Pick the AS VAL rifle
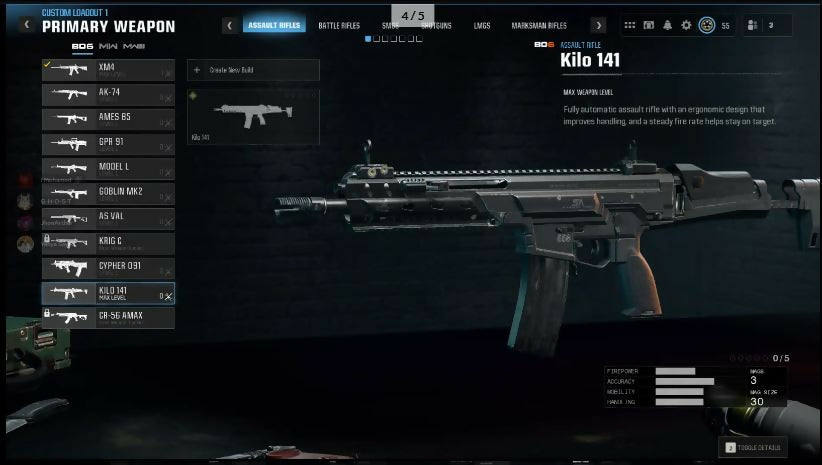The width and height of the screenshot is (822, 465). coord(108,218)
